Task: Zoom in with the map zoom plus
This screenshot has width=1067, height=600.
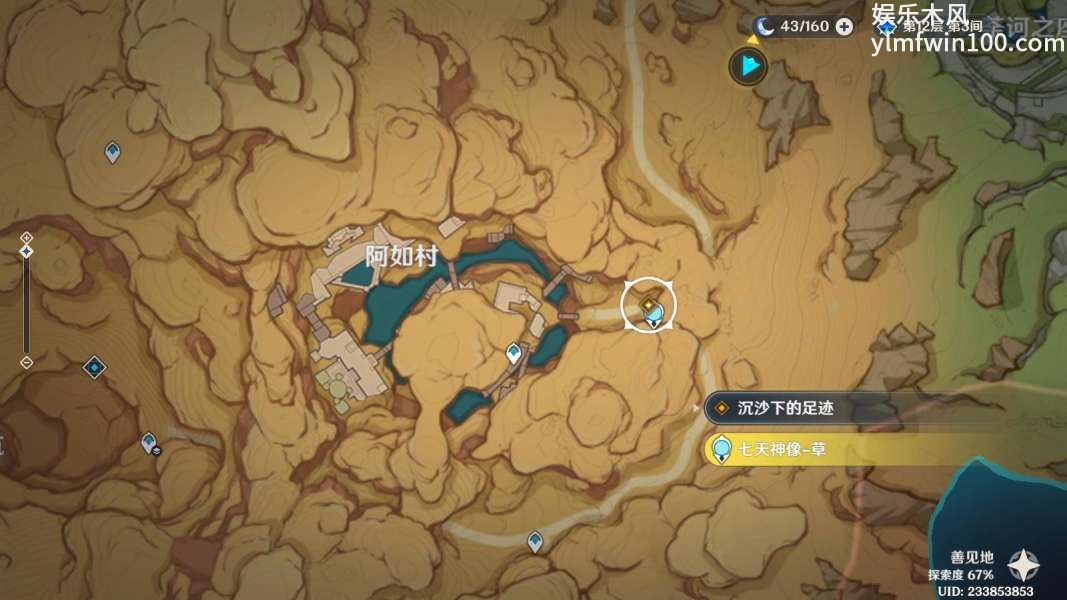Action: pos(27,238)
